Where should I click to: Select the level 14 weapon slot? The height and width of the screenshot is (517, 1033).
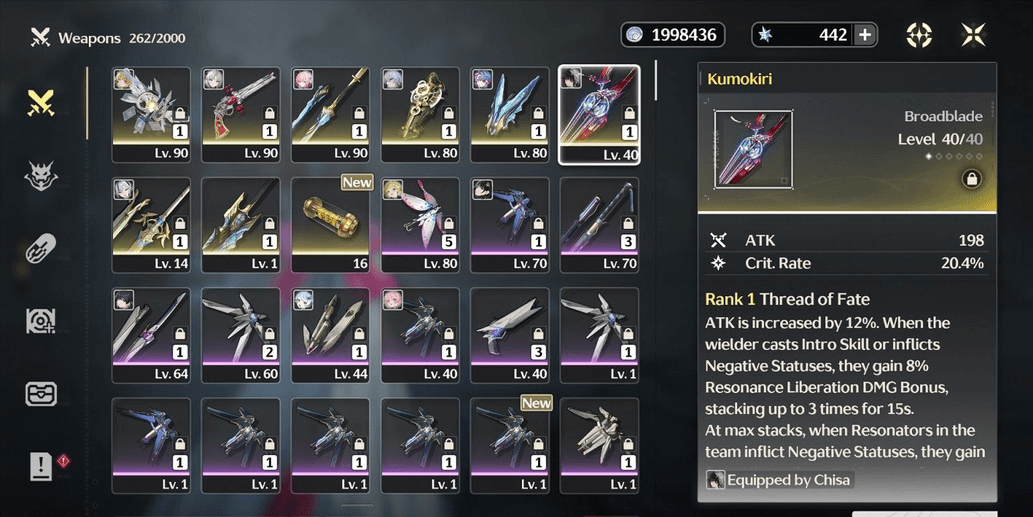pyautogui.click(x=150, y=225)
